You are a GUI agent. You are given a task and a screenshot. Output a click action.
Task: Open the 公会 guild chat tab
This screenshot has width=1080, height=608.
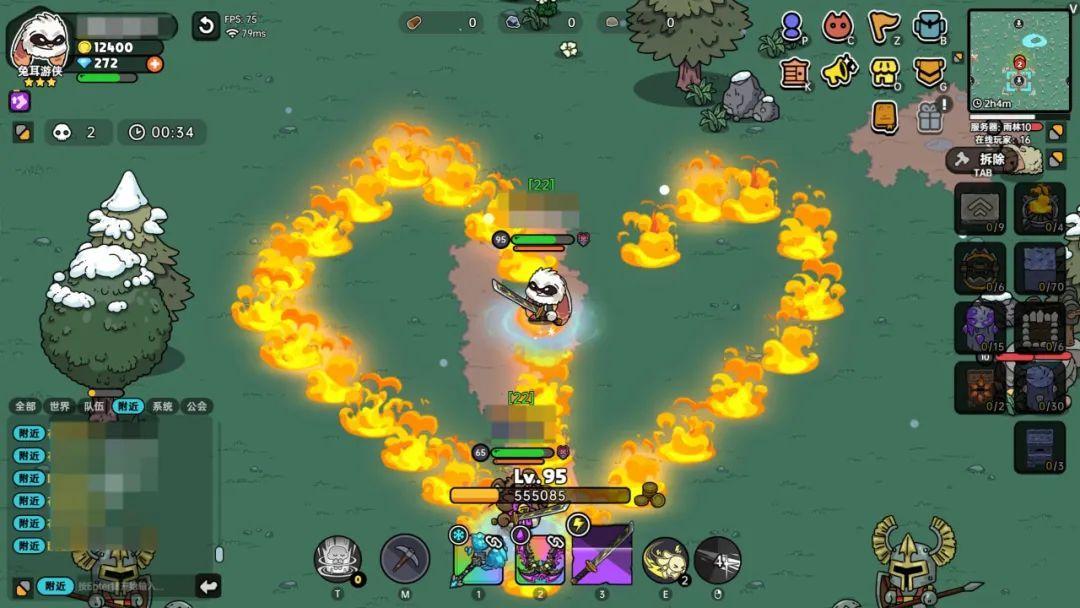point(196,406)
